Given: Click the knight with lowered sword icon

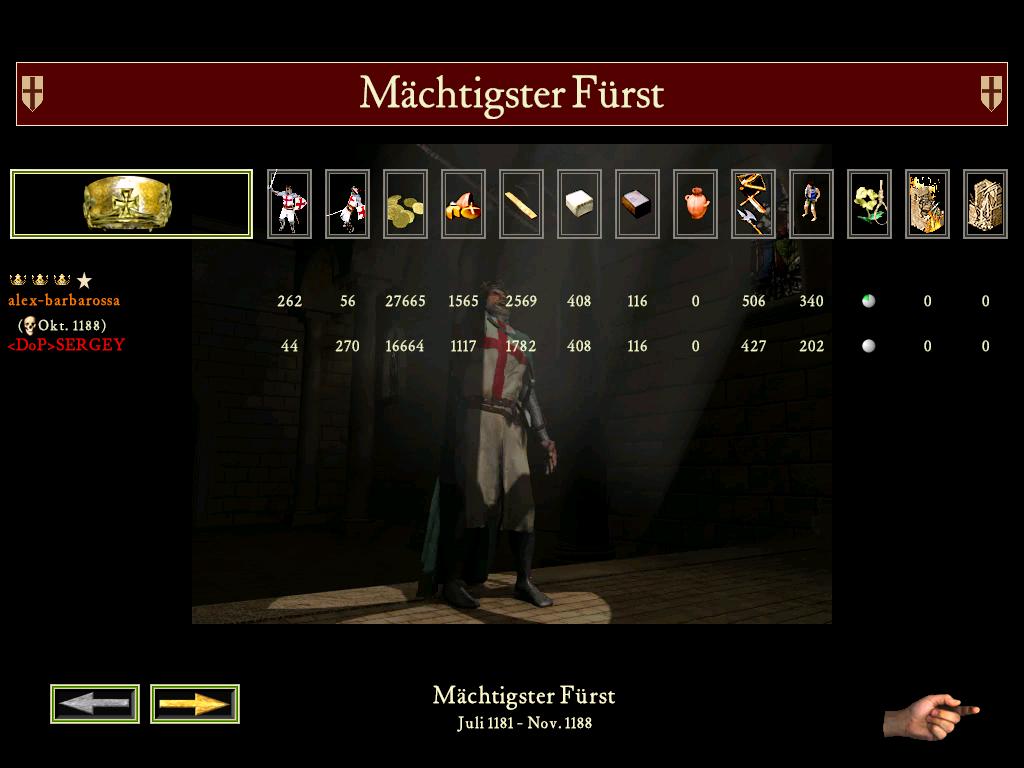Looking at the screenshot, I should coord(347,204).
